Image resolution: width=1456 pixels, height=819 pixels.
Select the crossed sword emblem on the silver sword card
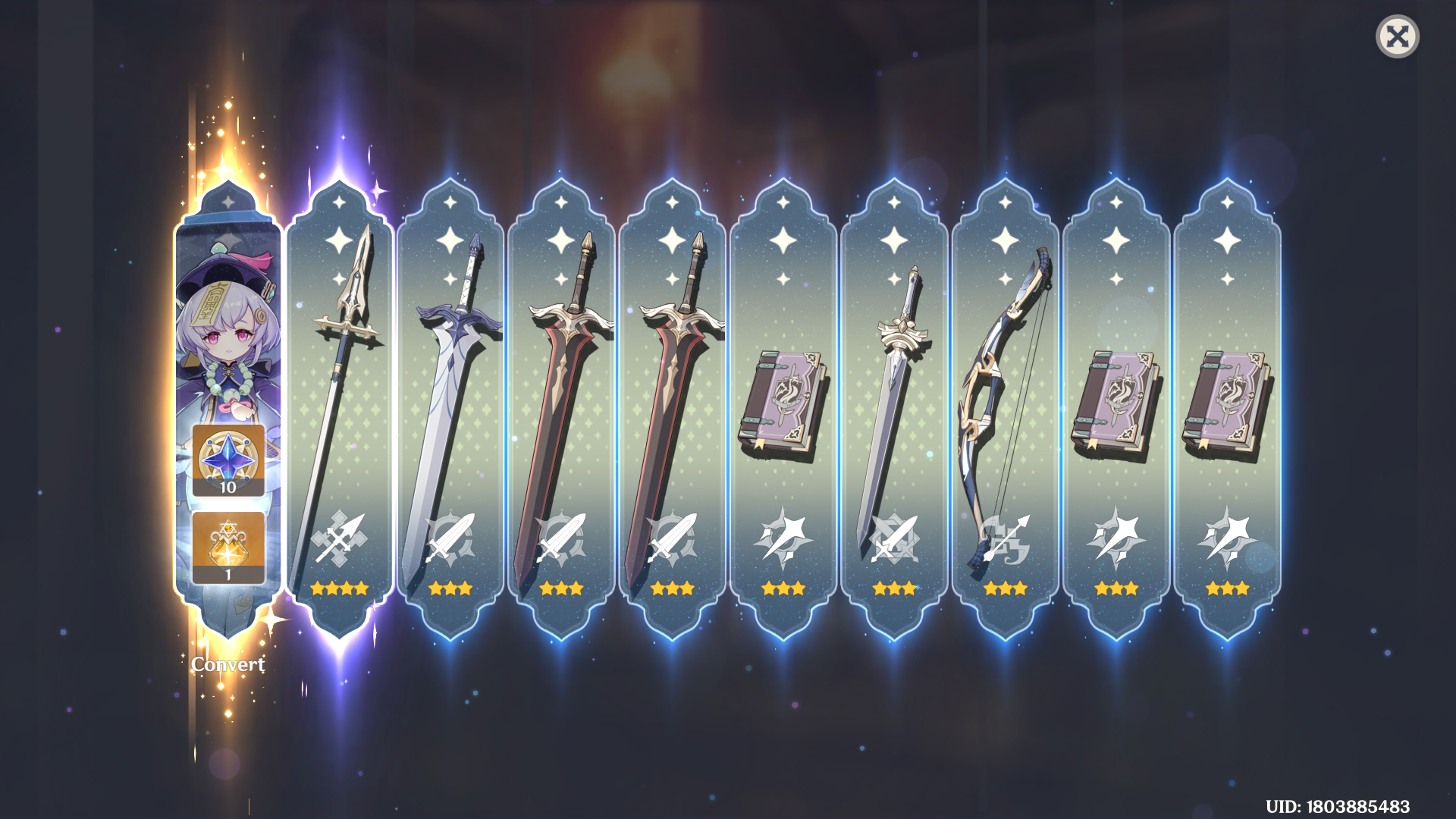[894, 540]
